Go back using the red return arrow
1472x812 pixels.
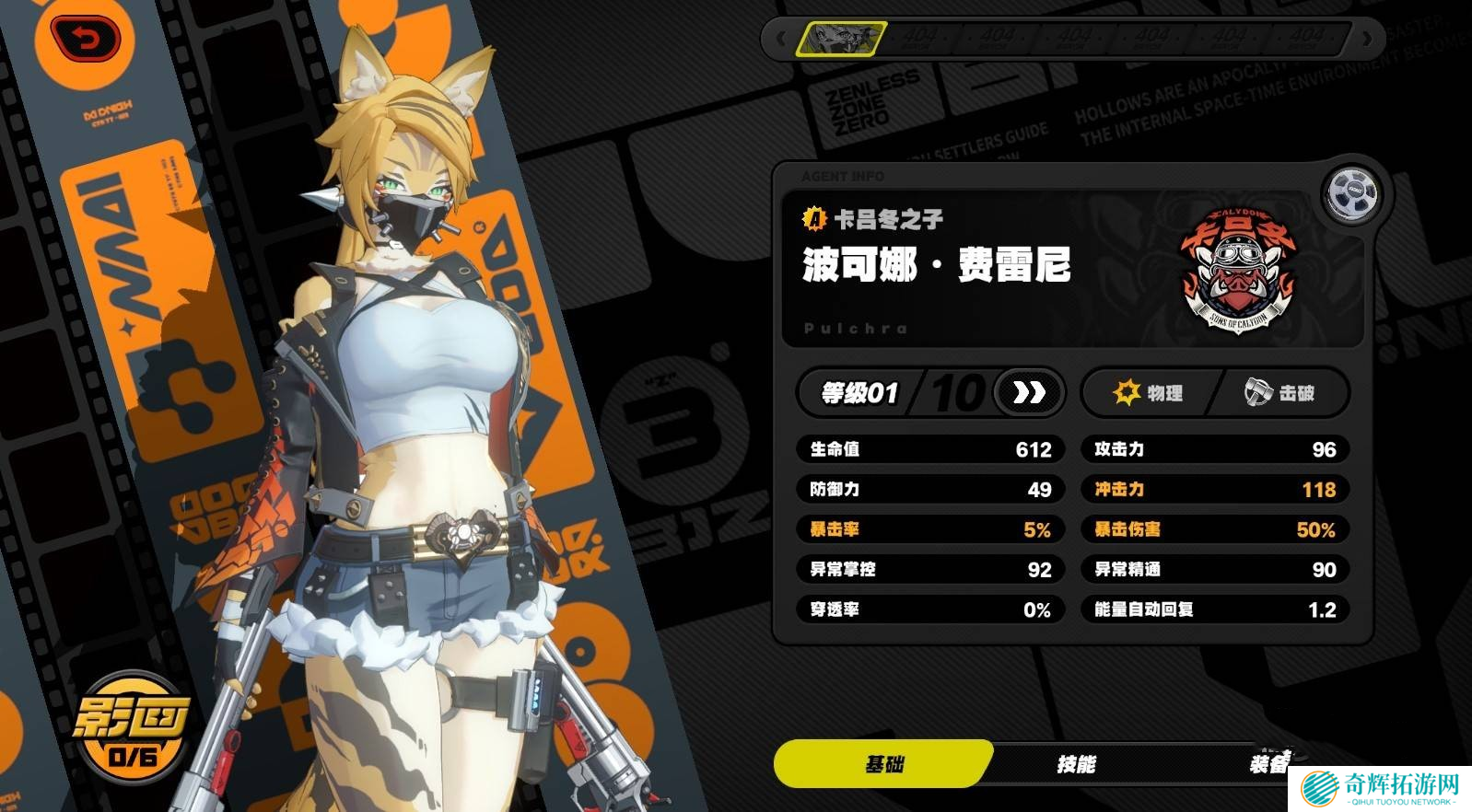point(86,41)
